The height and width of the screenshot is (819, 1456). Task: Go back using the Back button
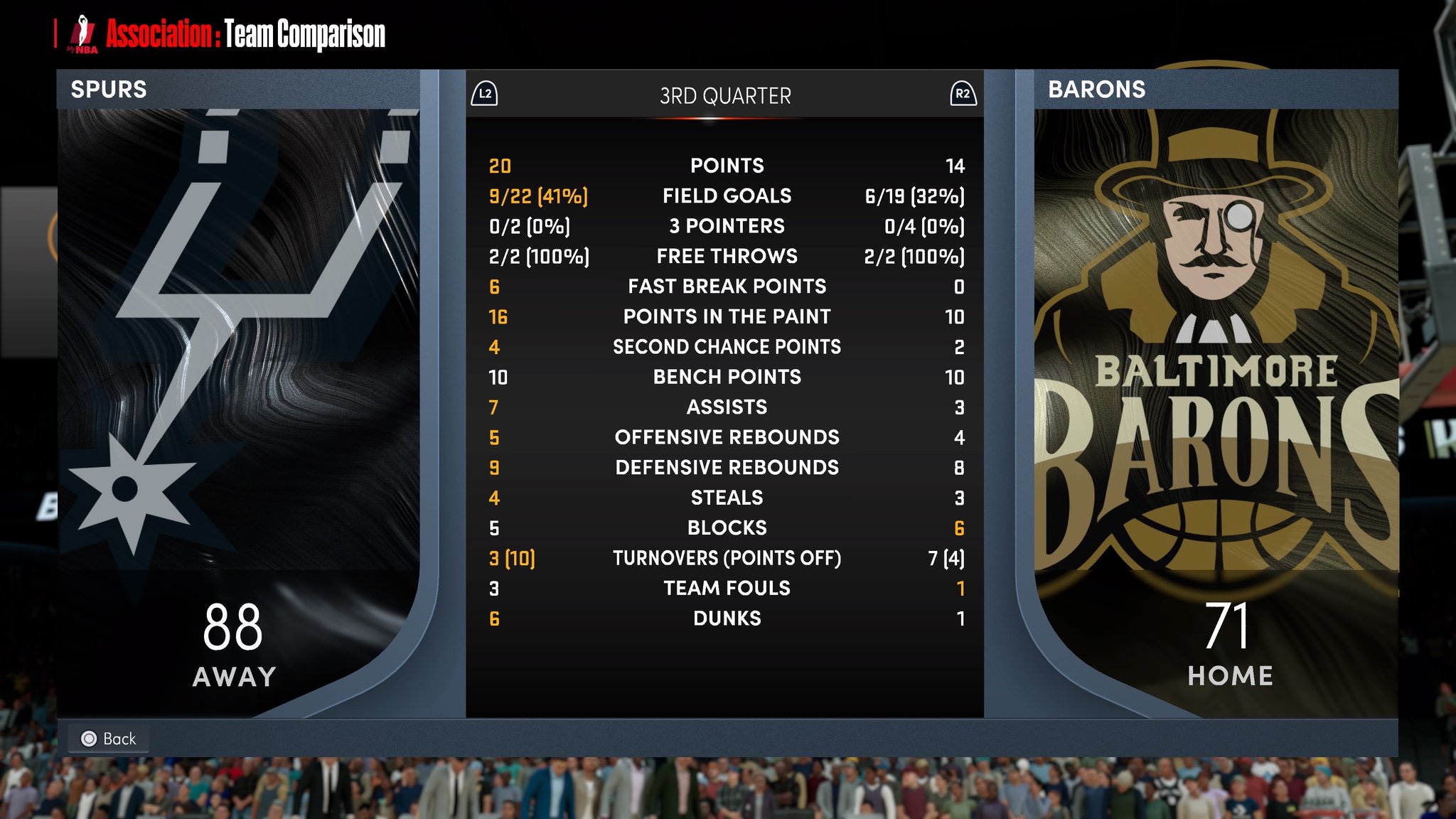pyautogui.click(x=109, y=739)
